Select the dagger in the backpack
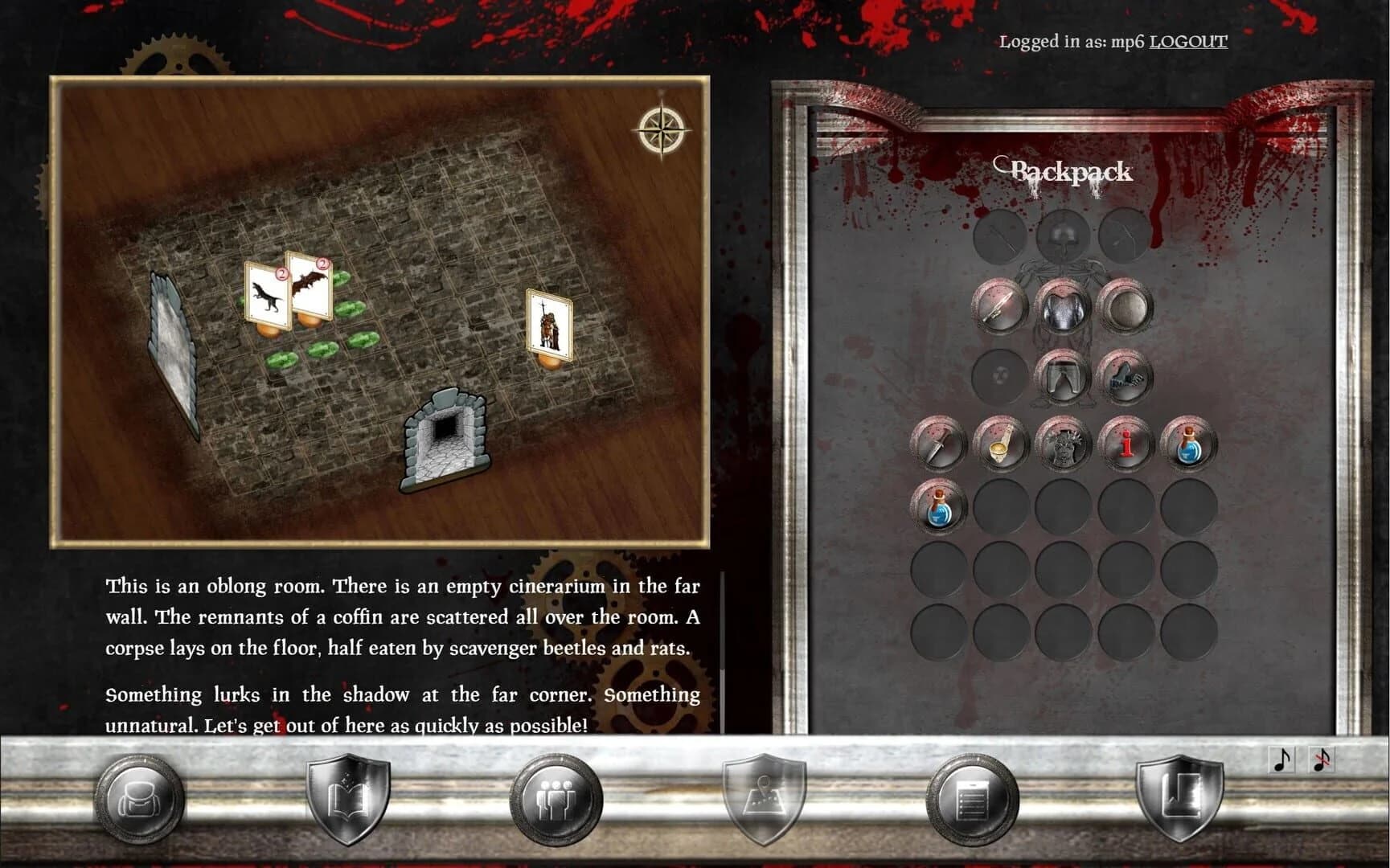 pyautogui.click(x=937, y=443)
